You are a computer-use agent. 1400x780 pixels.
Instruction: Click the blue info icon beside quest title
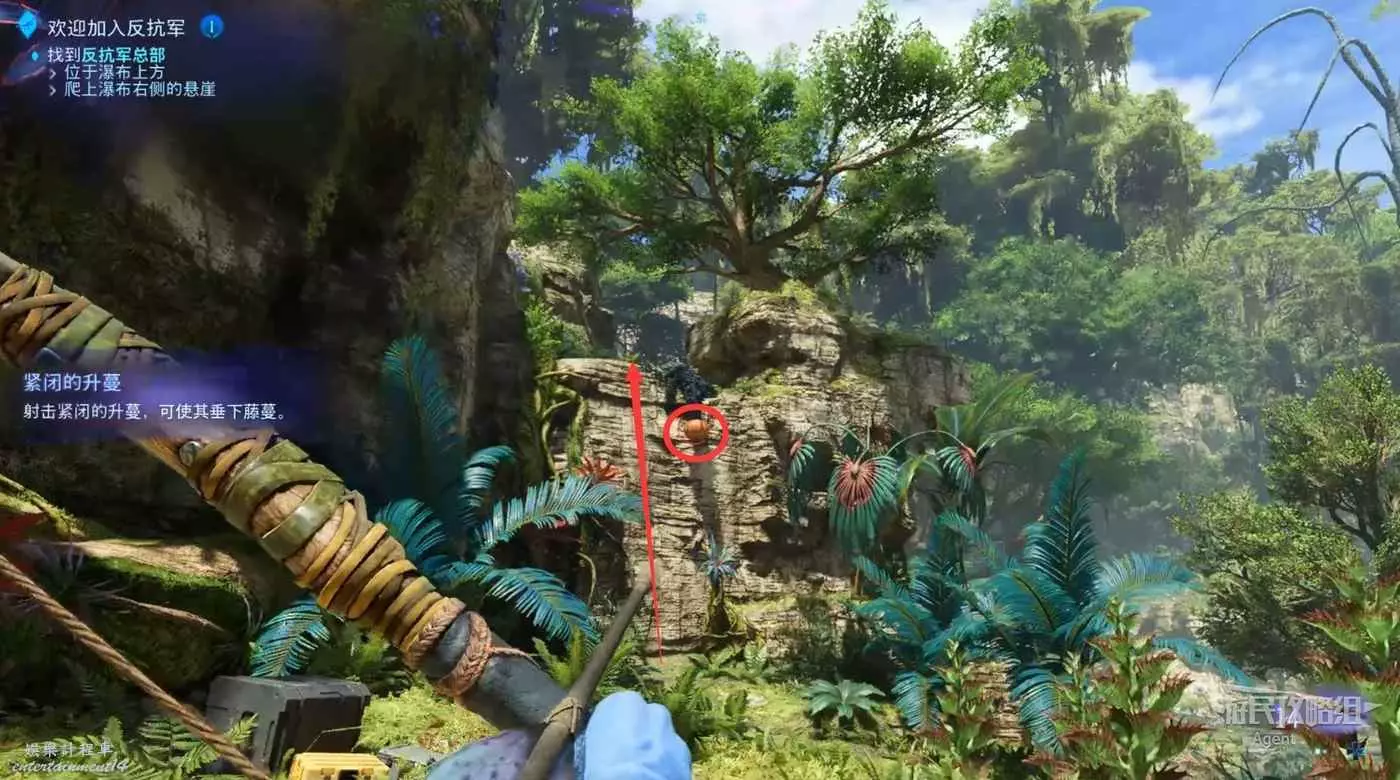[x=211, y=27]
